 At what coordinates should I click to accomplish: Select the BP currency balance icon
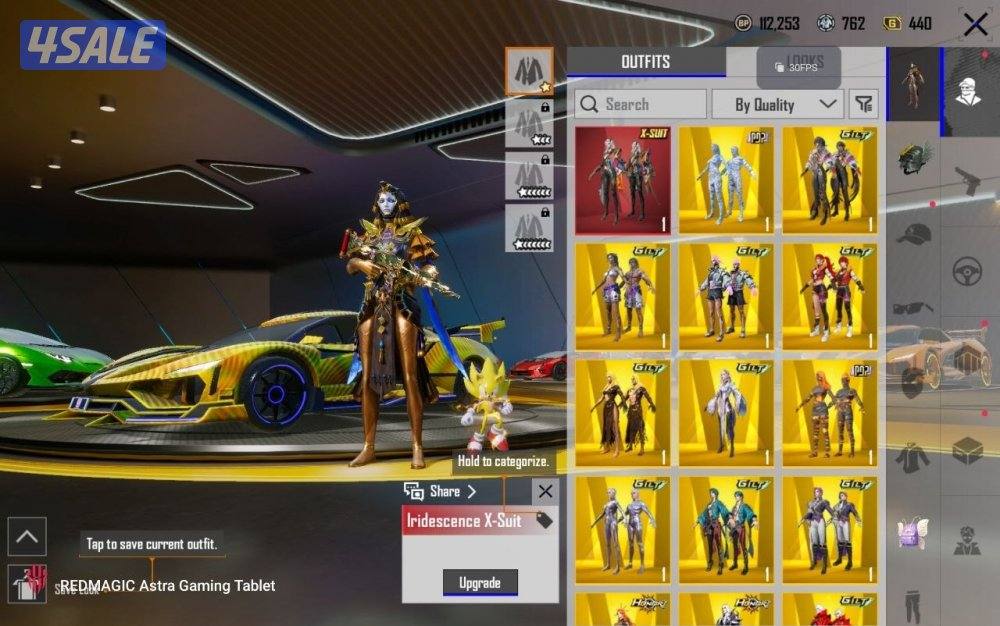[x=743, y=23]
